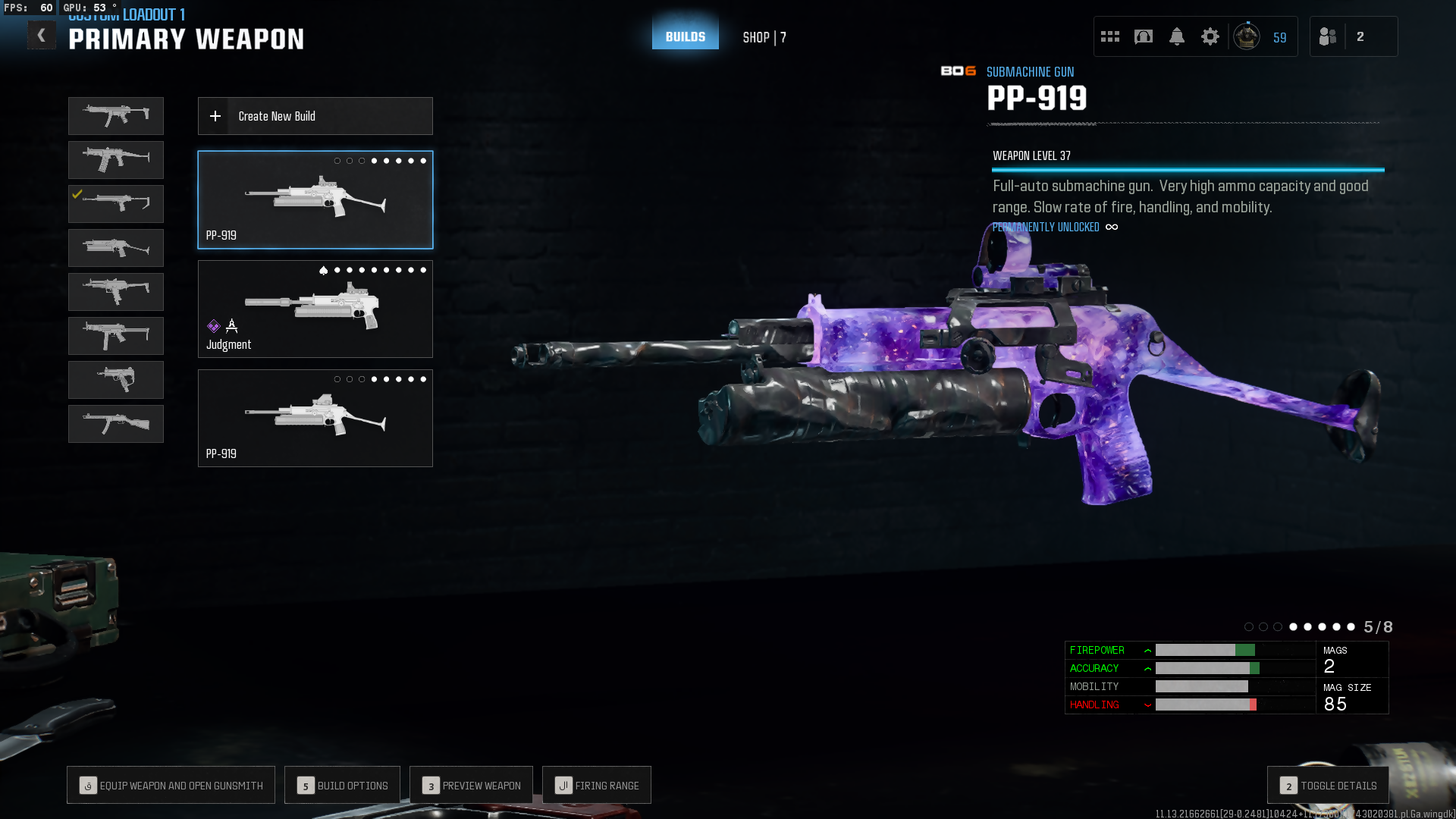1456x819 pixels.
Task: Open the social party panel
Action: (x=1353, y=36)
